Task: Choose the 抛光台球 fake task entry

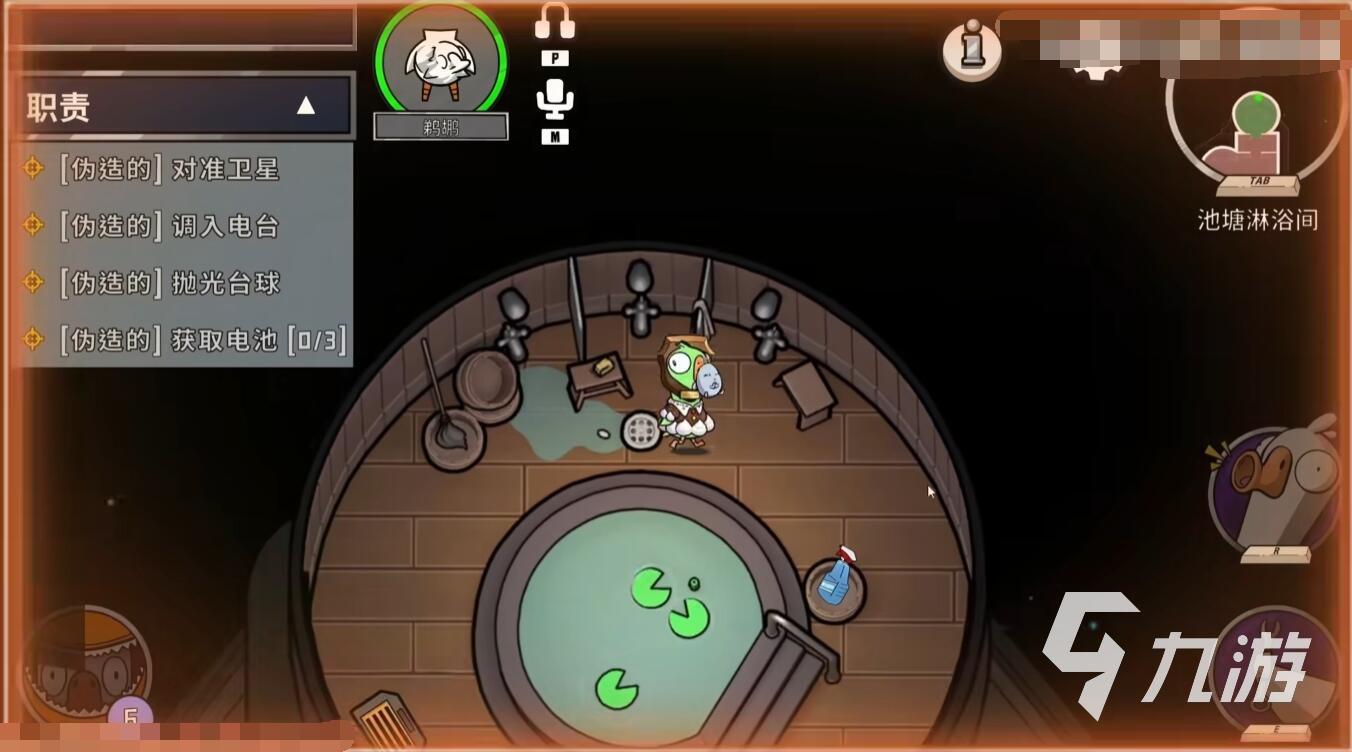Action: 170,283
